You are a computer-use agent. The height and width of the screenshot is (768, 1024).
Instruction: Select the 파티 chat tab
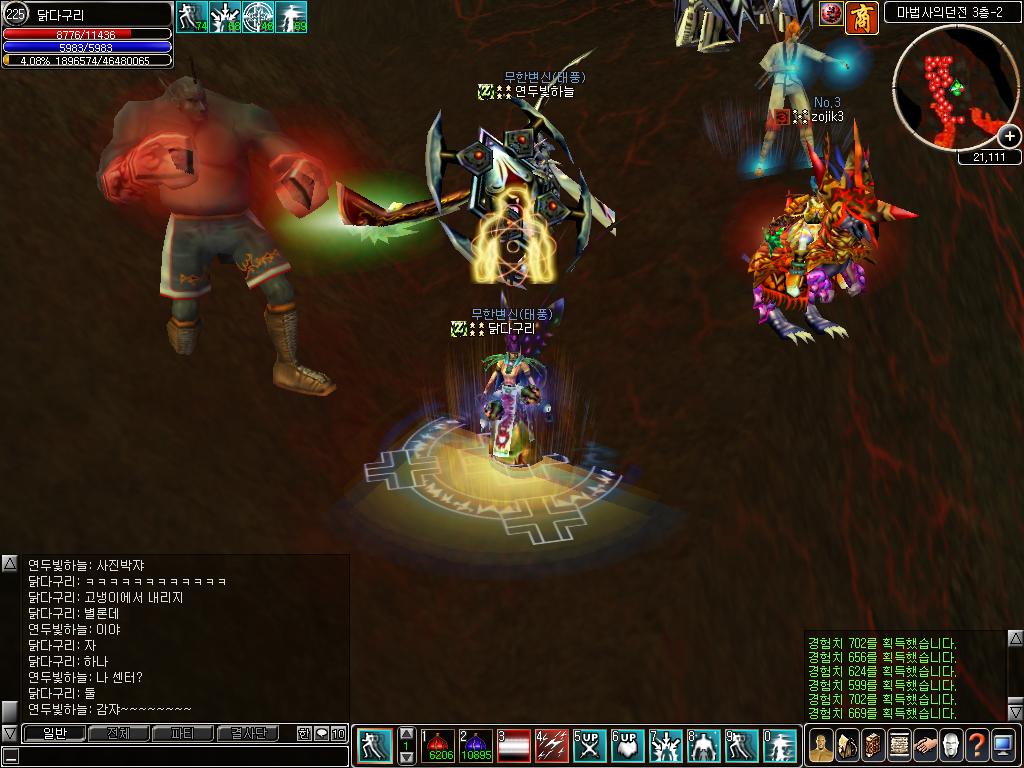[182, 734]
